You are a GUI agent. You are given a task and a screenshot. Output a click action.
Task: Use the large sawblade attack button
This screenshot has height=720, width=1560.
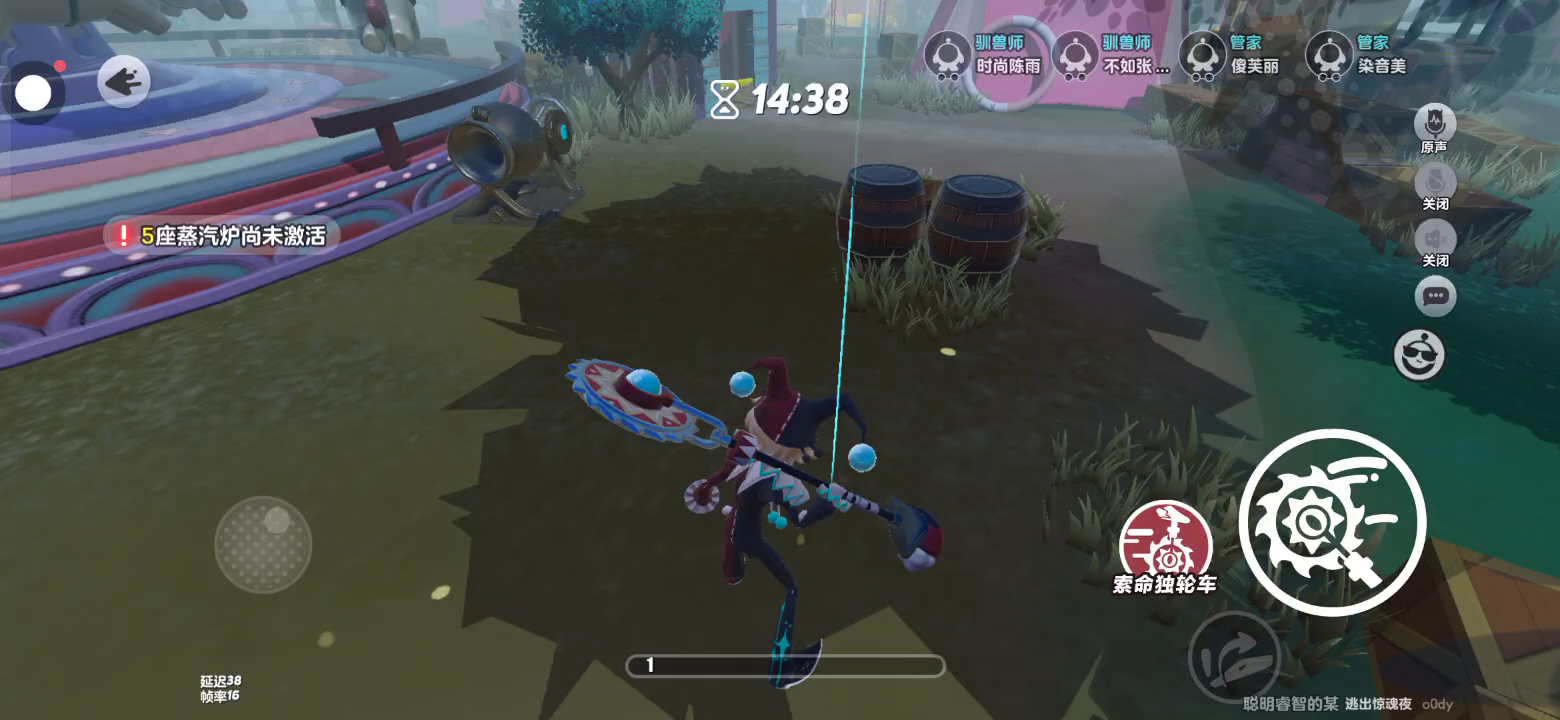click(1332, 522)
